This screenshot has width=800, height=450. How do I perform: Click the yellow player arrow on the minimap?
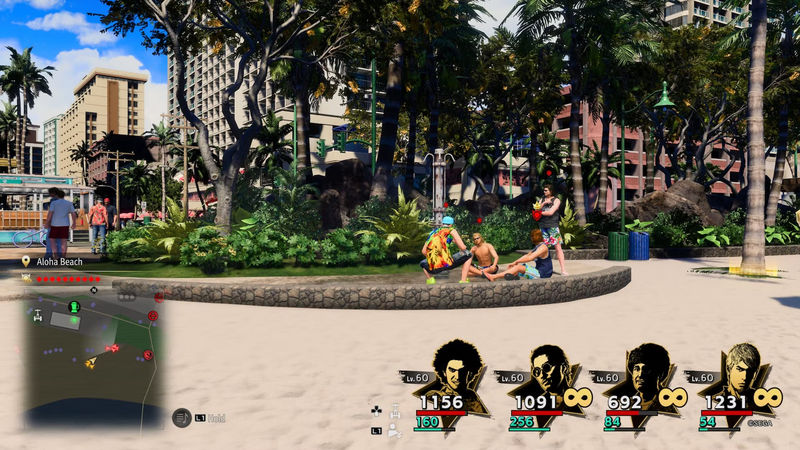[x=91, y=362]
